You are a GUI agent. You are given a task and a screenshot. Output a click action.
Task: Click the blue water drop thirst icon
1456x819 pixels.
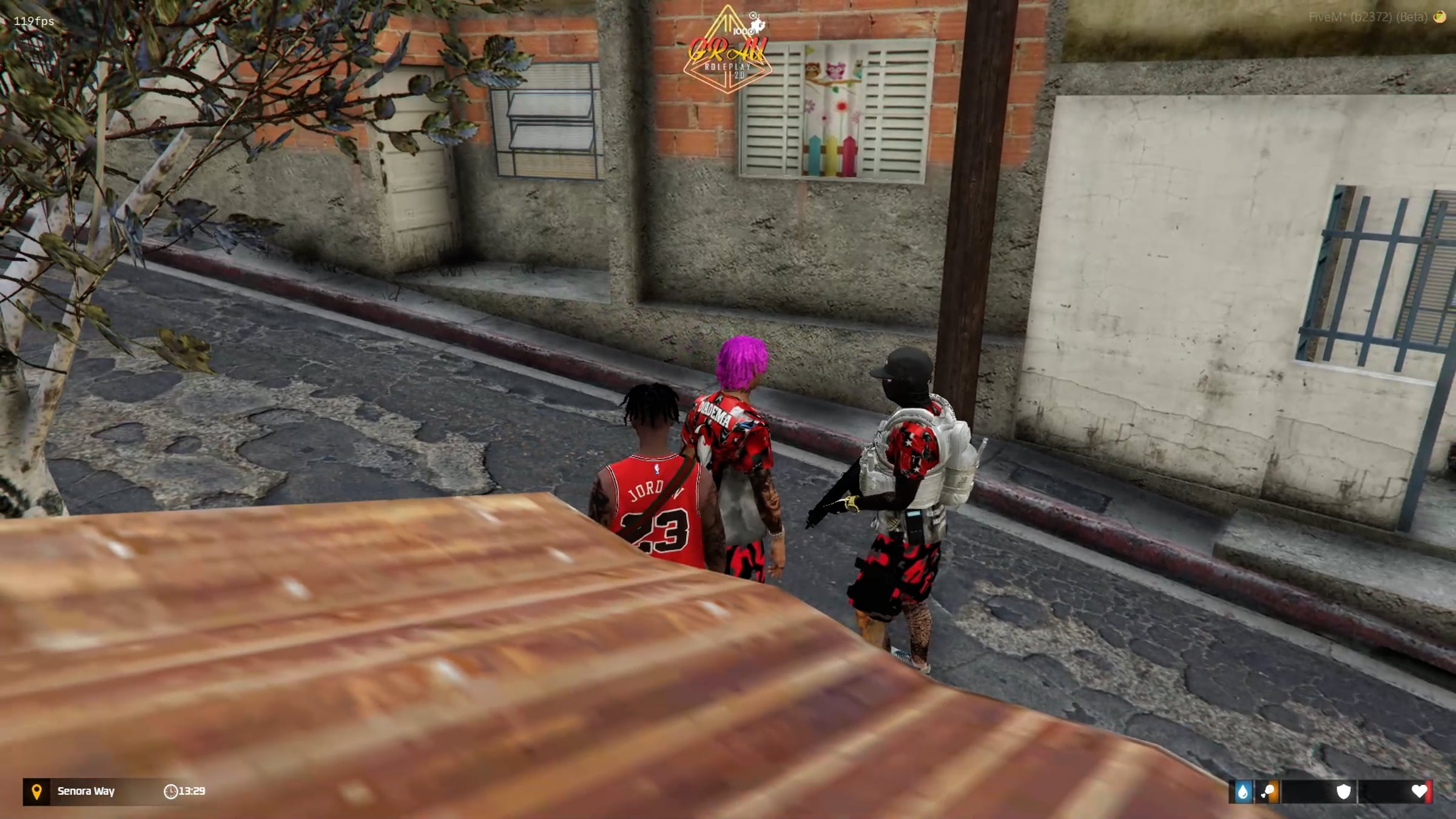coord(1242,792)
